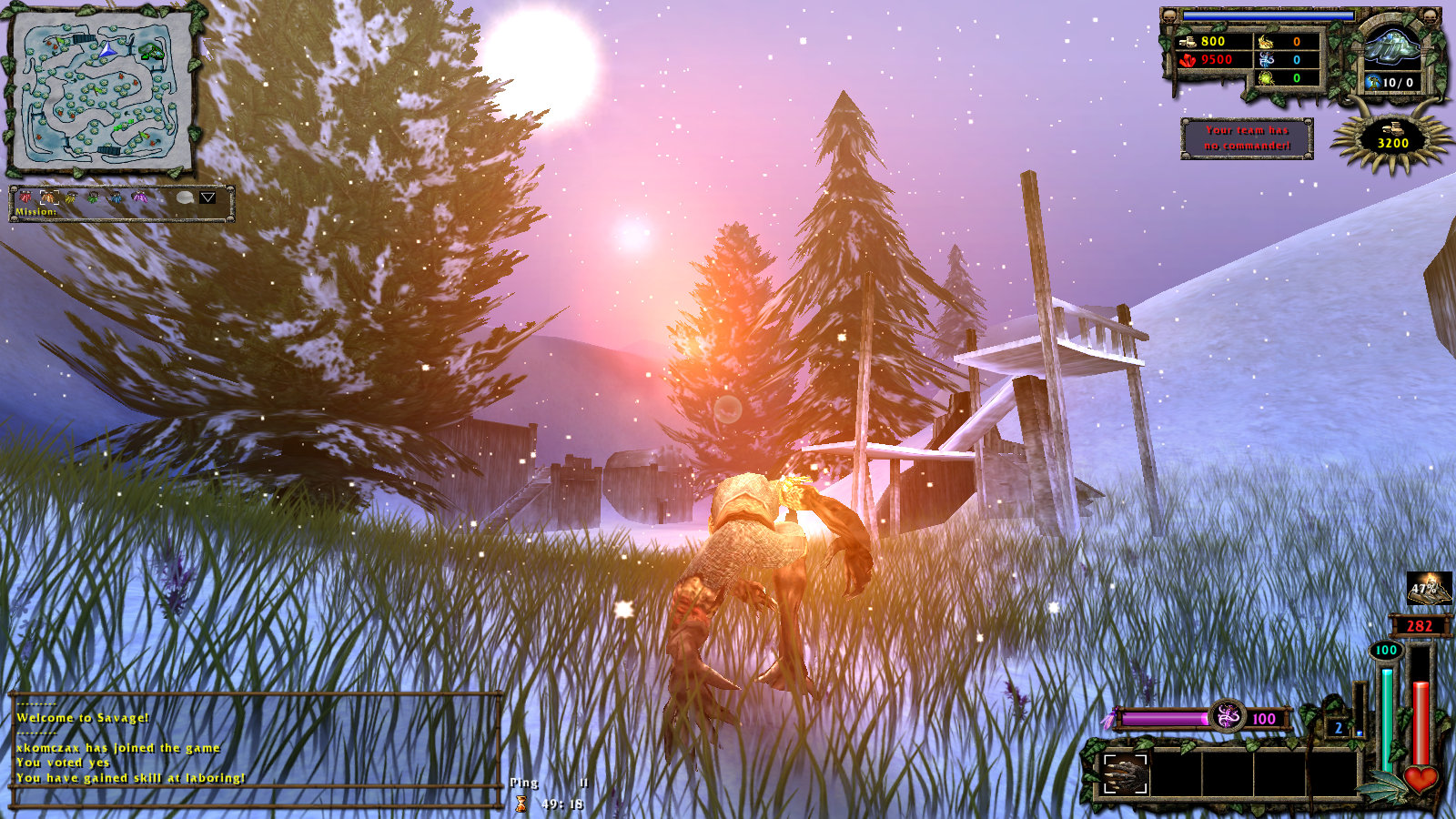Select the green crystal icon in mission bar
Image resolution: width=1456 pixels, height=819 pixels.
coord(93,197)
